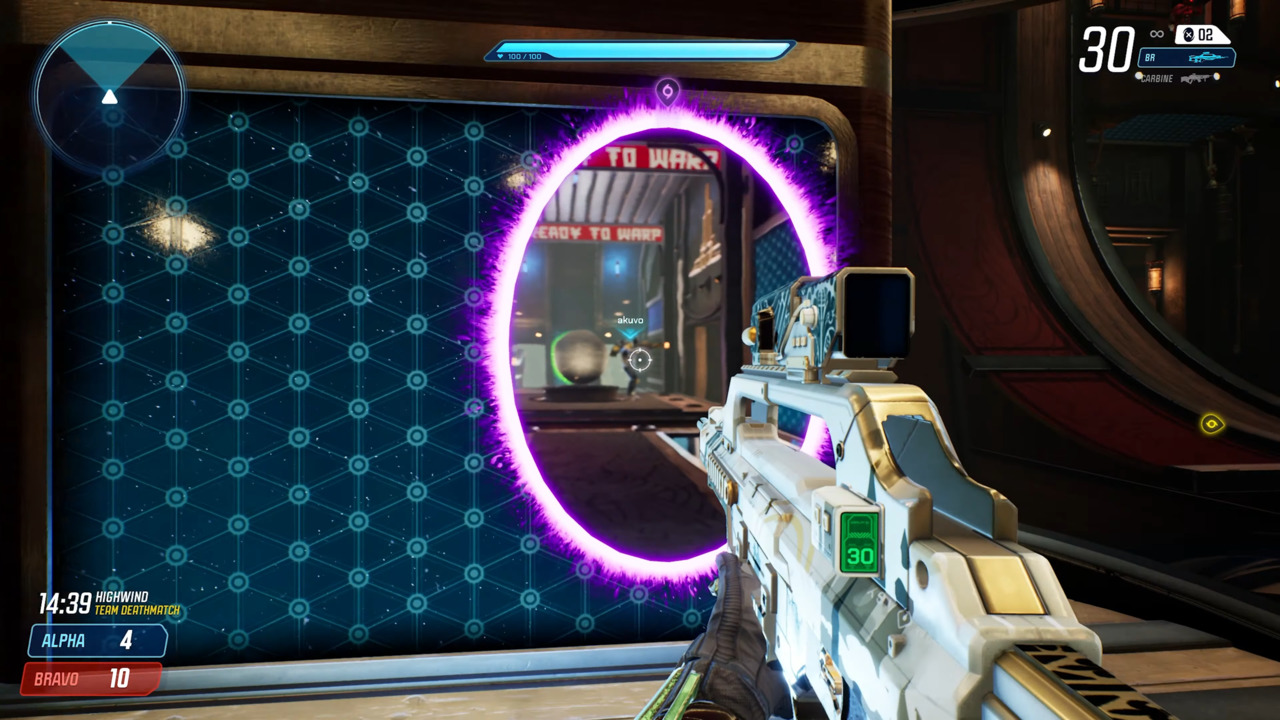Select the yellow eye indicator on the right wall
The height and width of the screenshot is (720, 1280).
[x=1212, y=424]
